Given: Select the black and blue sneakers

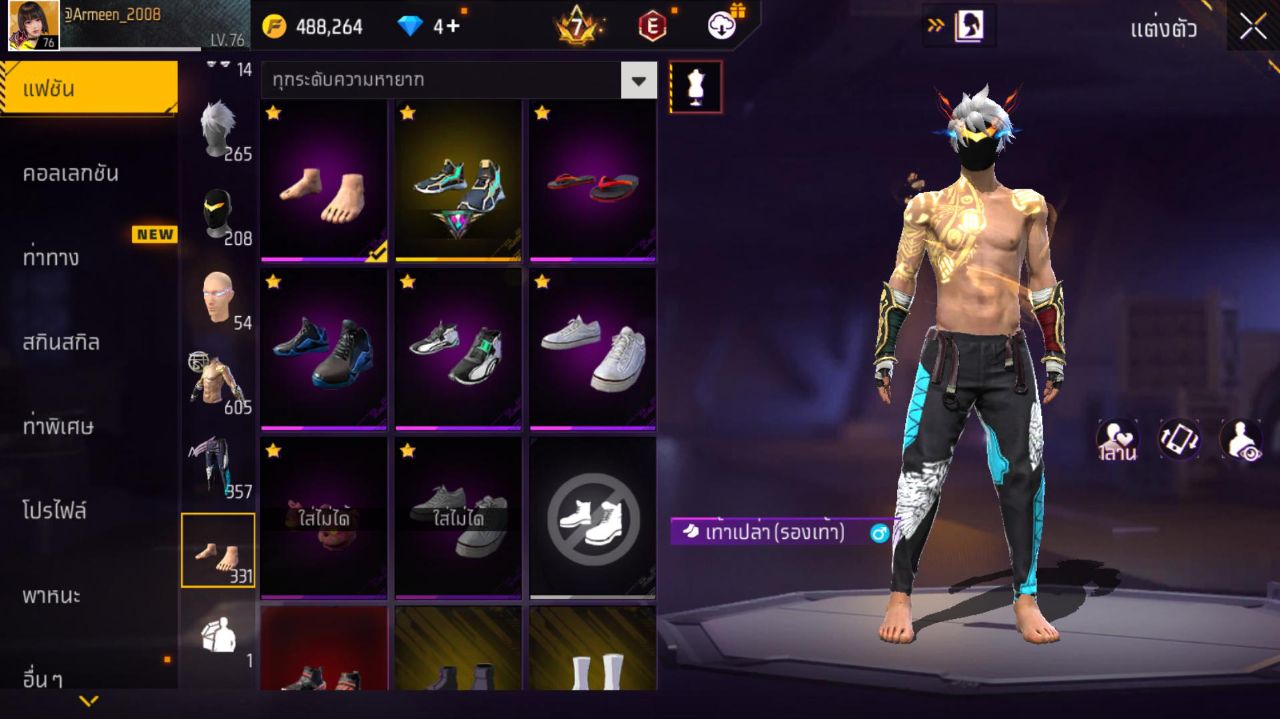Looking at the screenshot, I should [324, 349].
